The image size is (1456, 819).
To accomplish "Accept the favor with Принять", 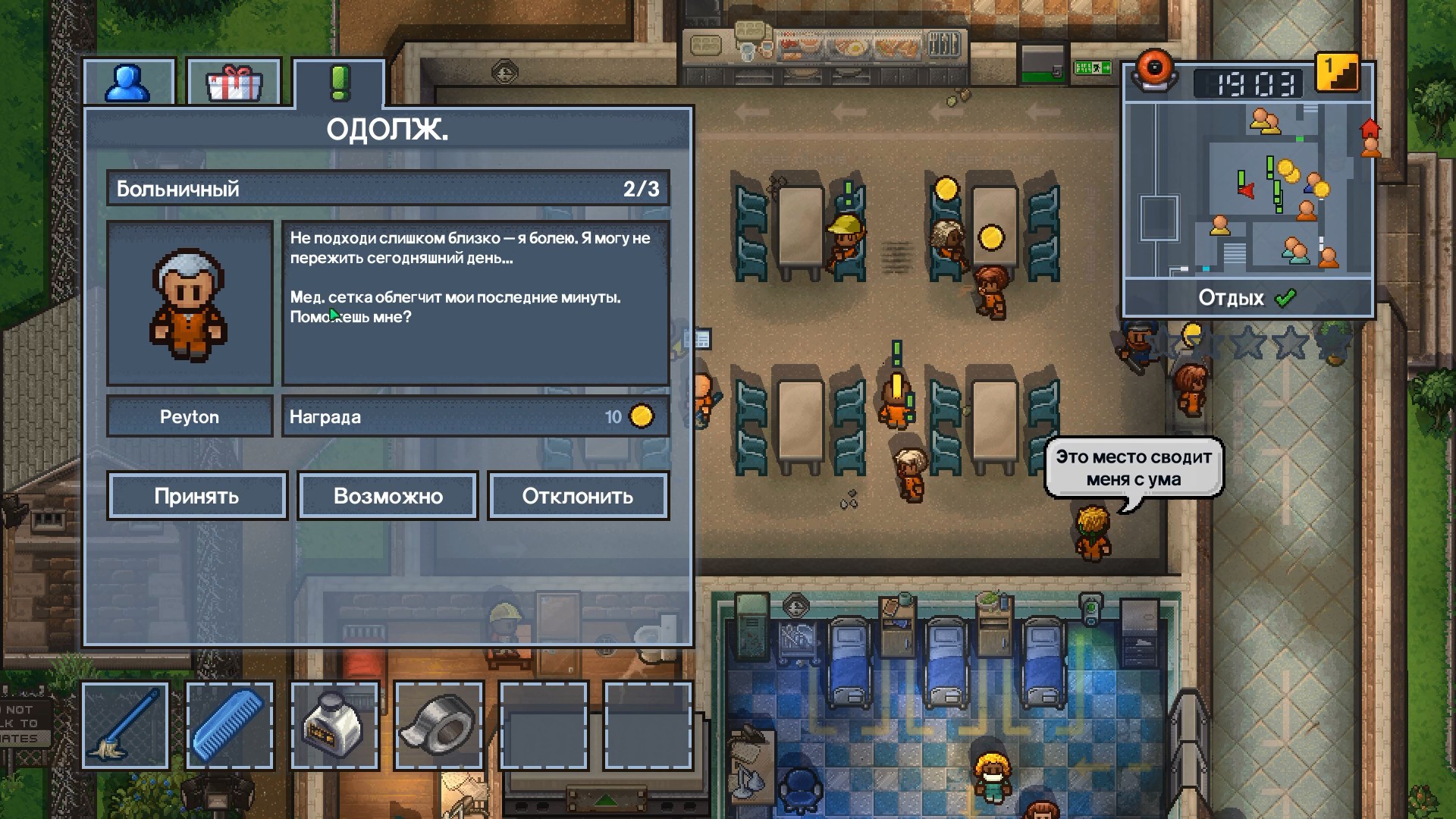I will [196, 496].
